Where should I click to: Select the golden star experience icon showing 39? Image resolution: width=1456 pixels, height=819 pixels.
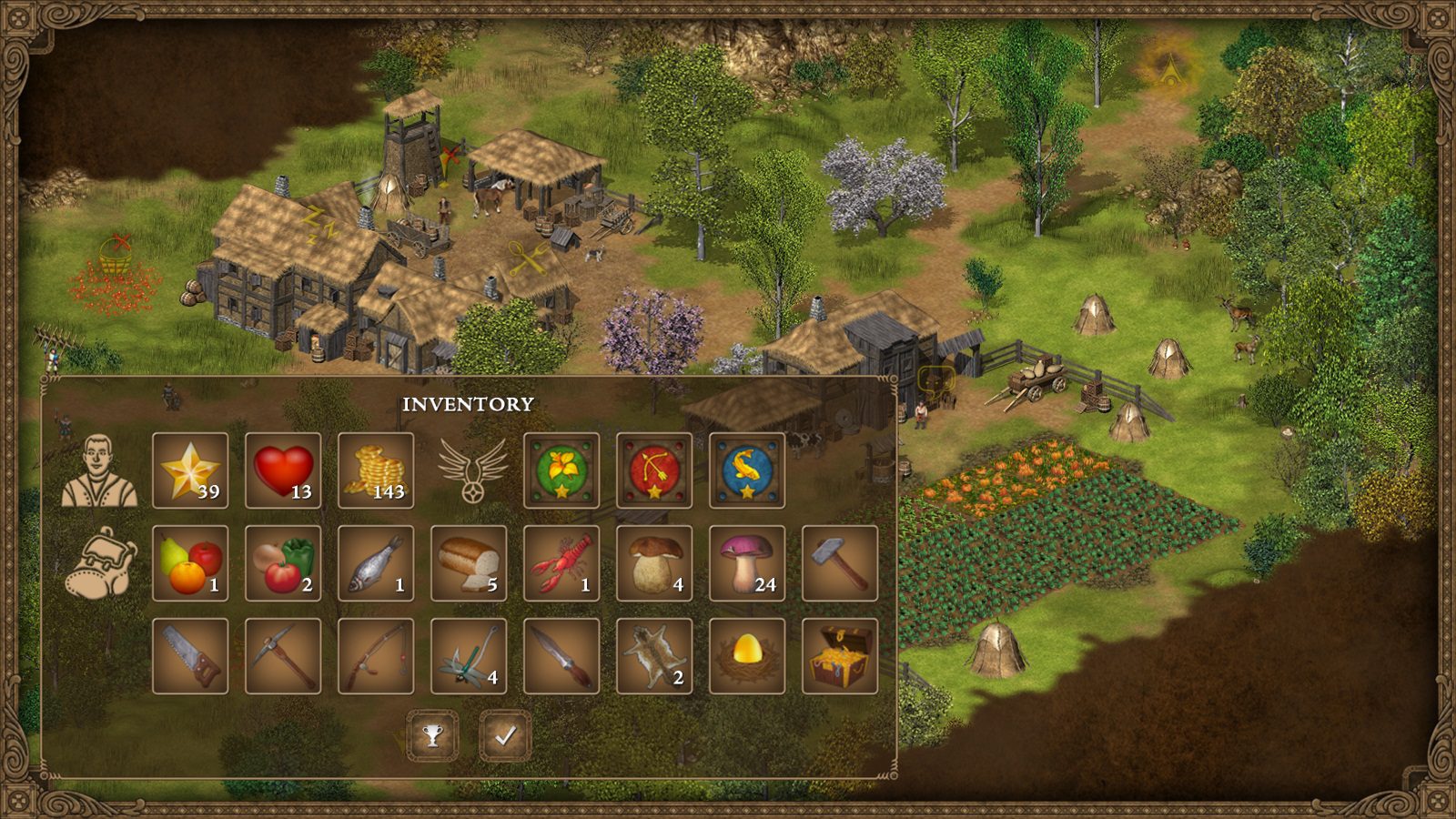tap(192, 471)
